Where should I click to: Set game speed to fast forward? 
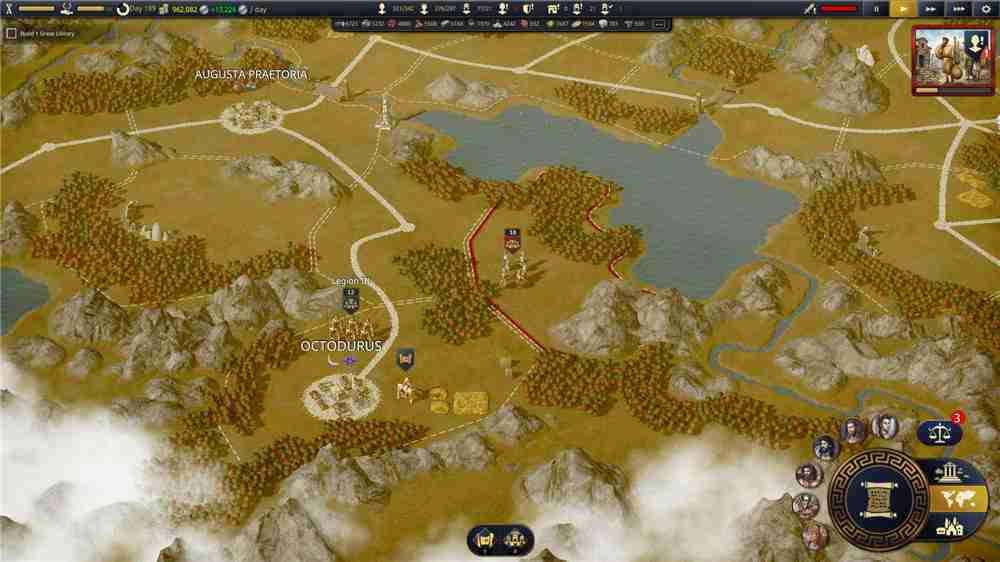(931, 8)
